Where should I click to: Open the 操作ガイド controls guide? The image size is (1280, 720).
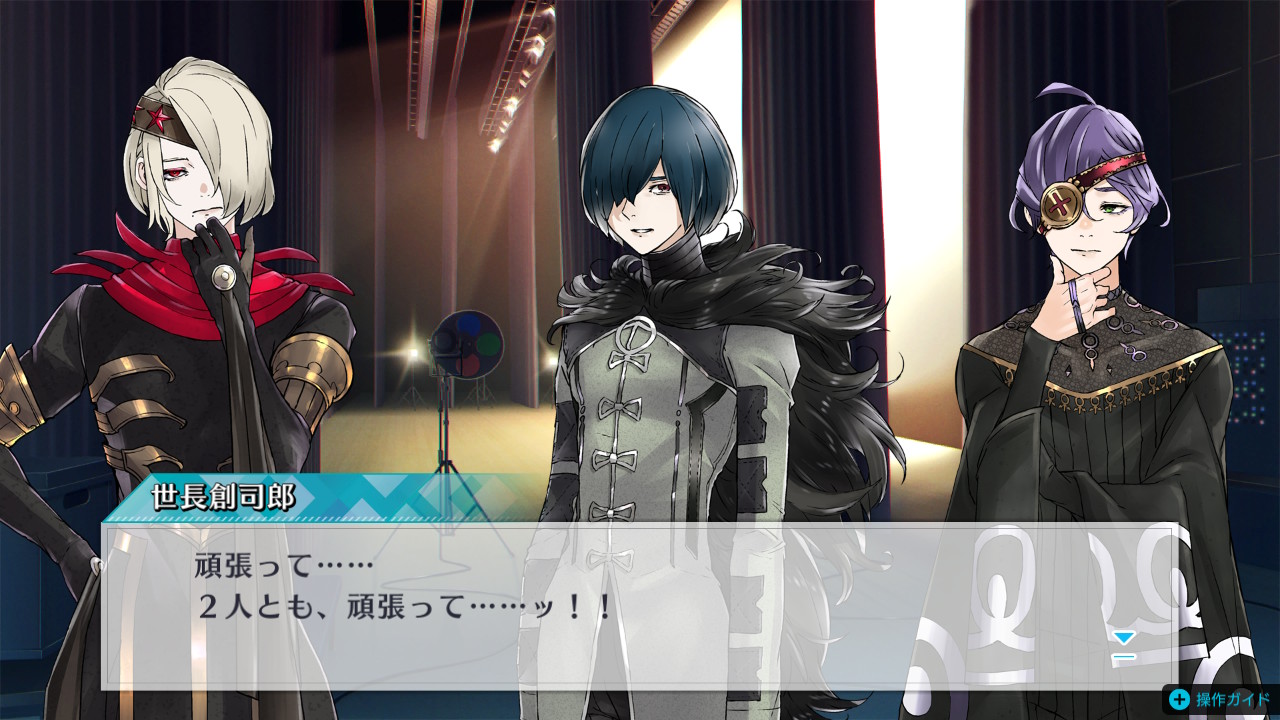tap(1220, 700)
